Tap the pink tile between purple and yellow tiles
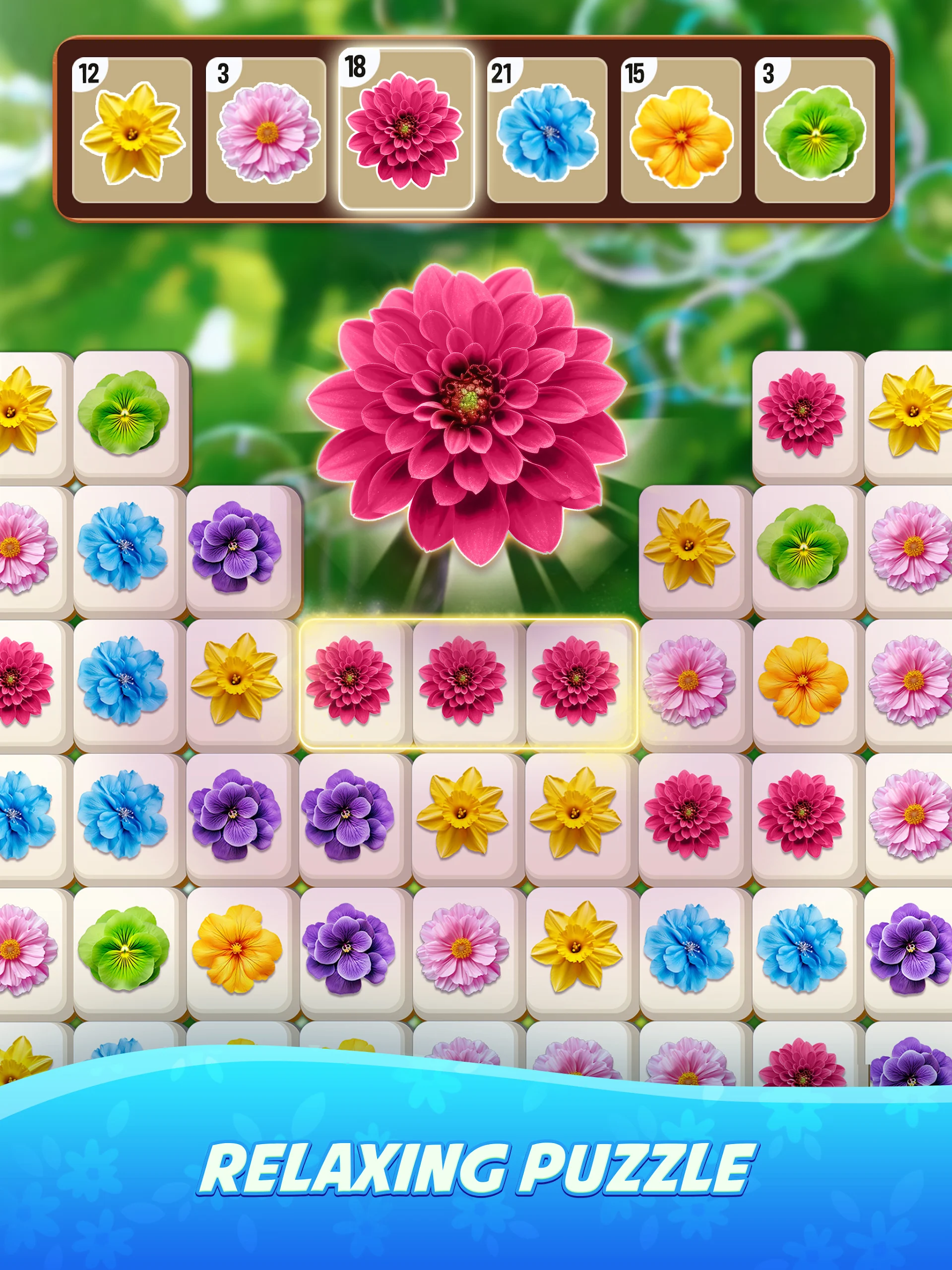This screenshot has height=1270, width=952. pos(462,949)
